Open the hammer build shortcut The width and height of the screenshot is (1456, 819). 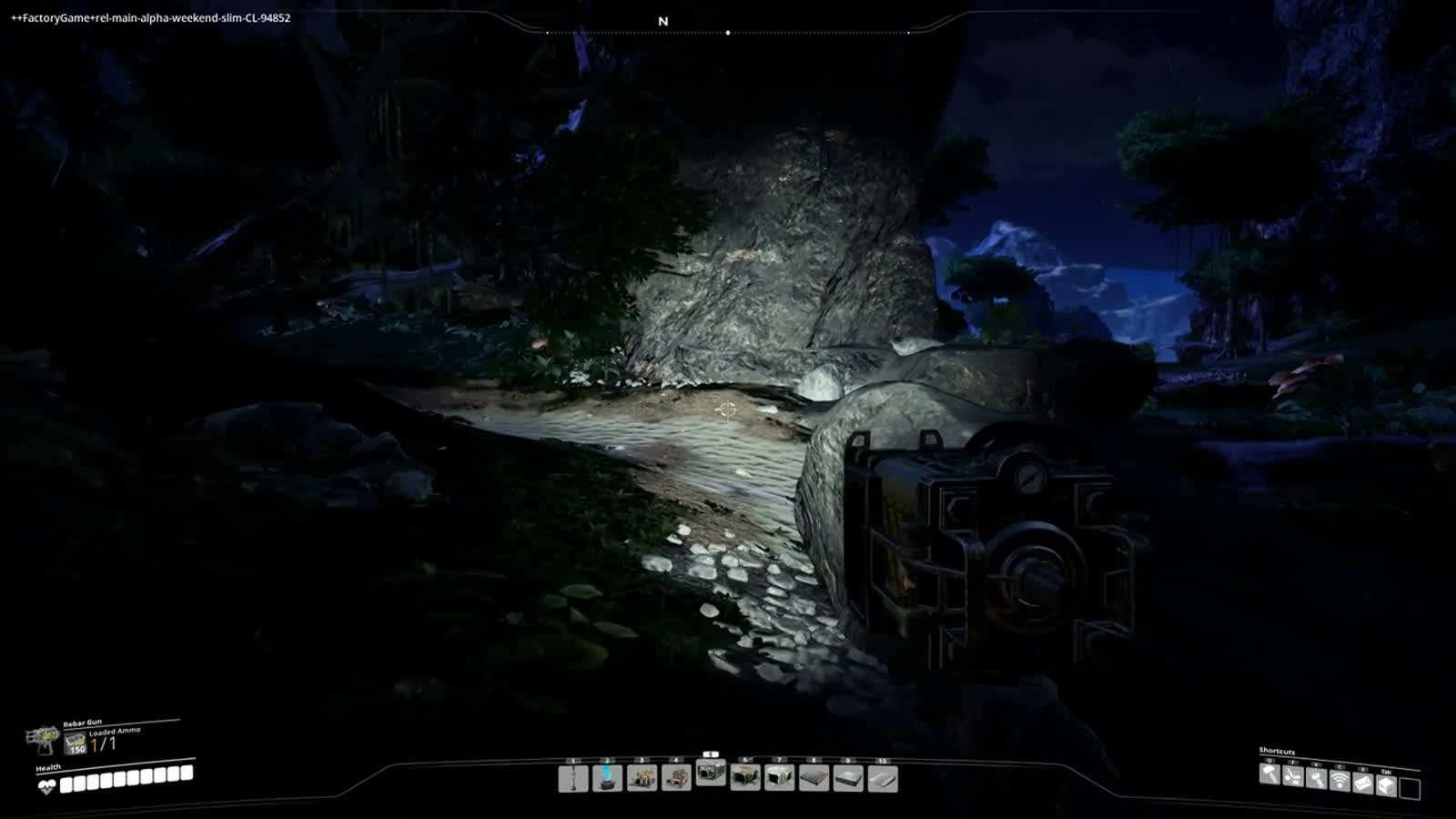pyautogui.click(x=1270, y=775)
